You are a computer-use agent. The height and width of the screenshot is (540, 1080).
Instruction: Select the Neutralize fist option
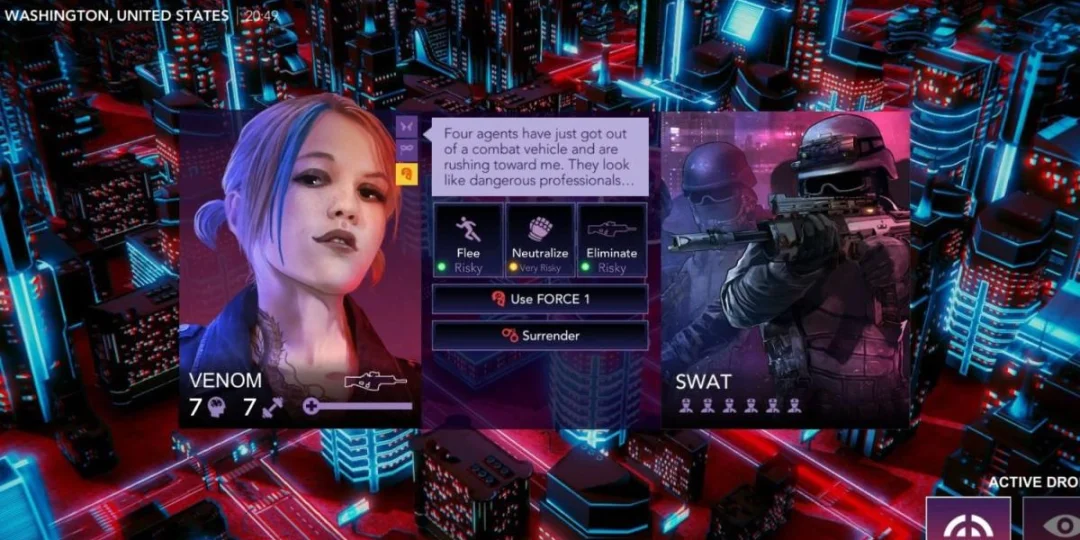(x=540, y=240)
